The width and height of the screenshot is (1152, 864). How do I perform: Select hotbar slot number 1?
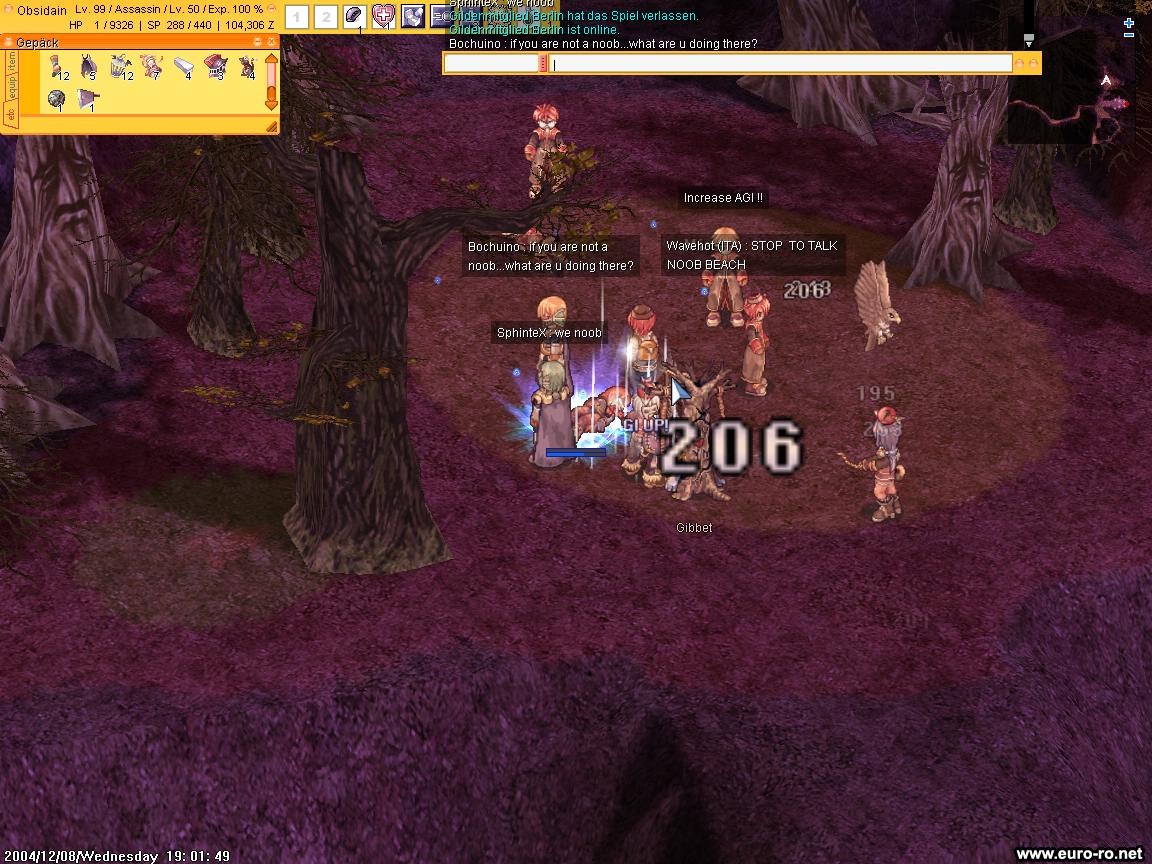click(296, 17)
